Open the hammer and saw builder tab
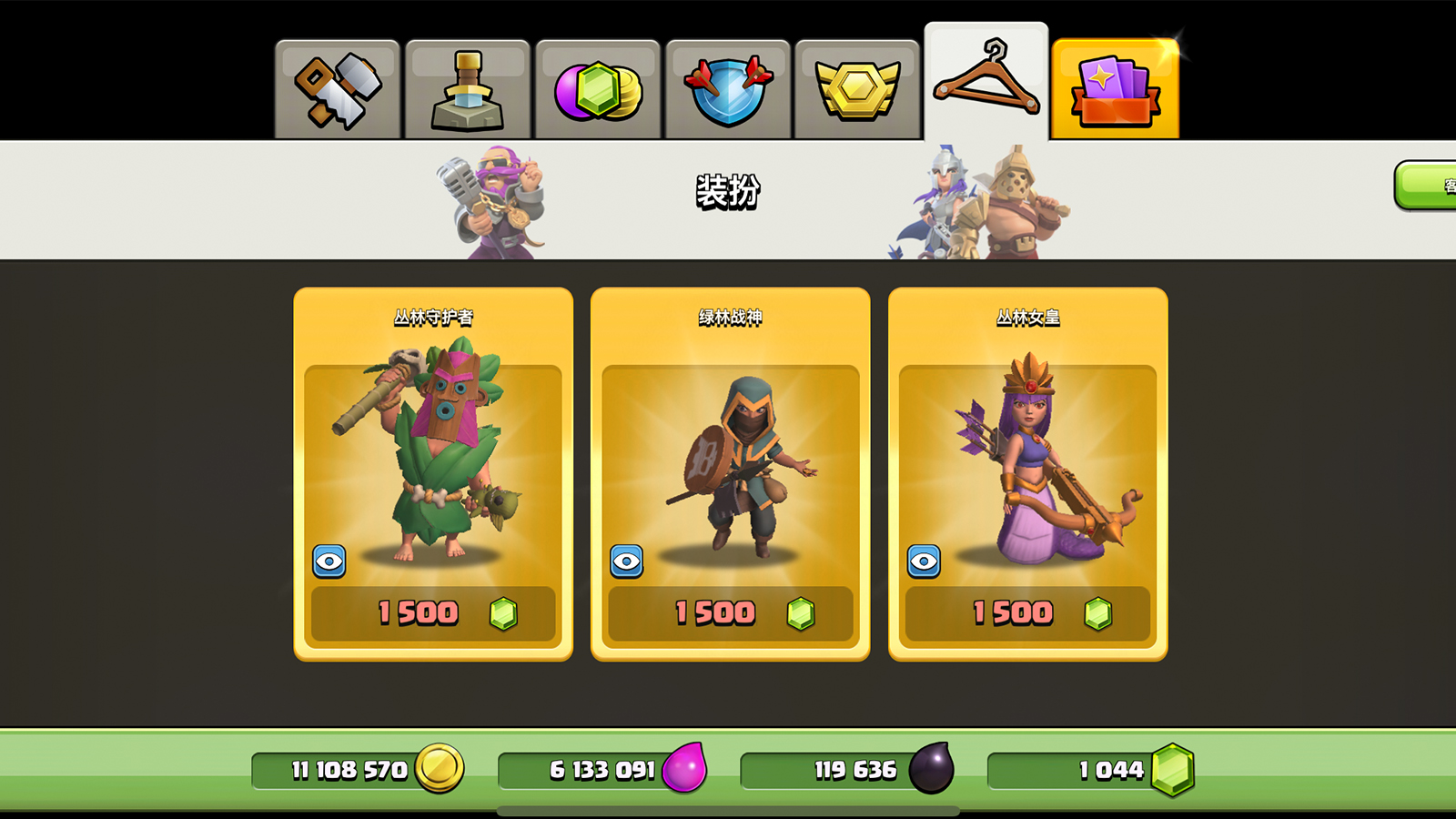This screenshot has width=1456, height=819. (x=338, y=89)
